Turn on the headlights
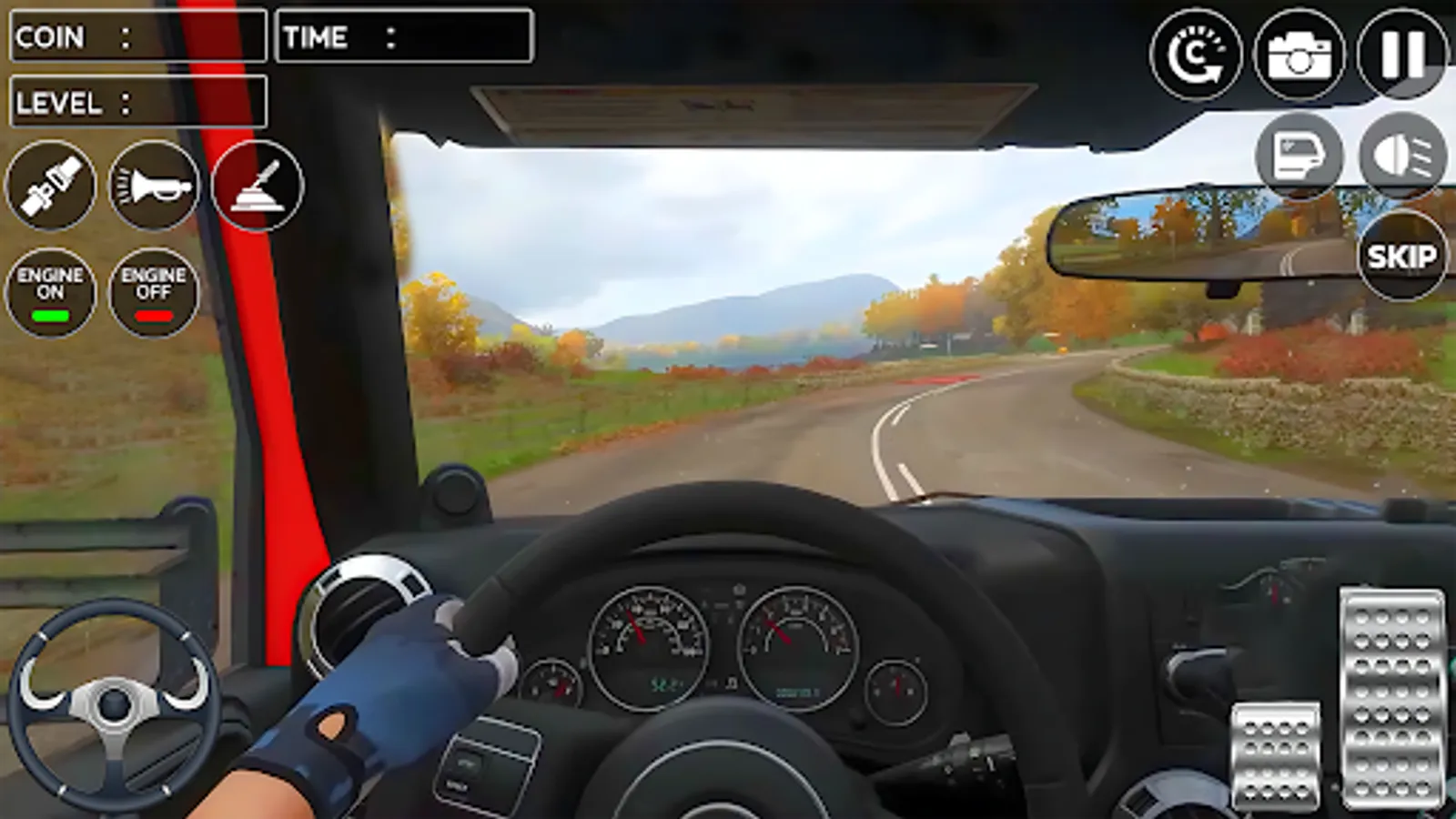The image size is (1456, 819). 1403,157
